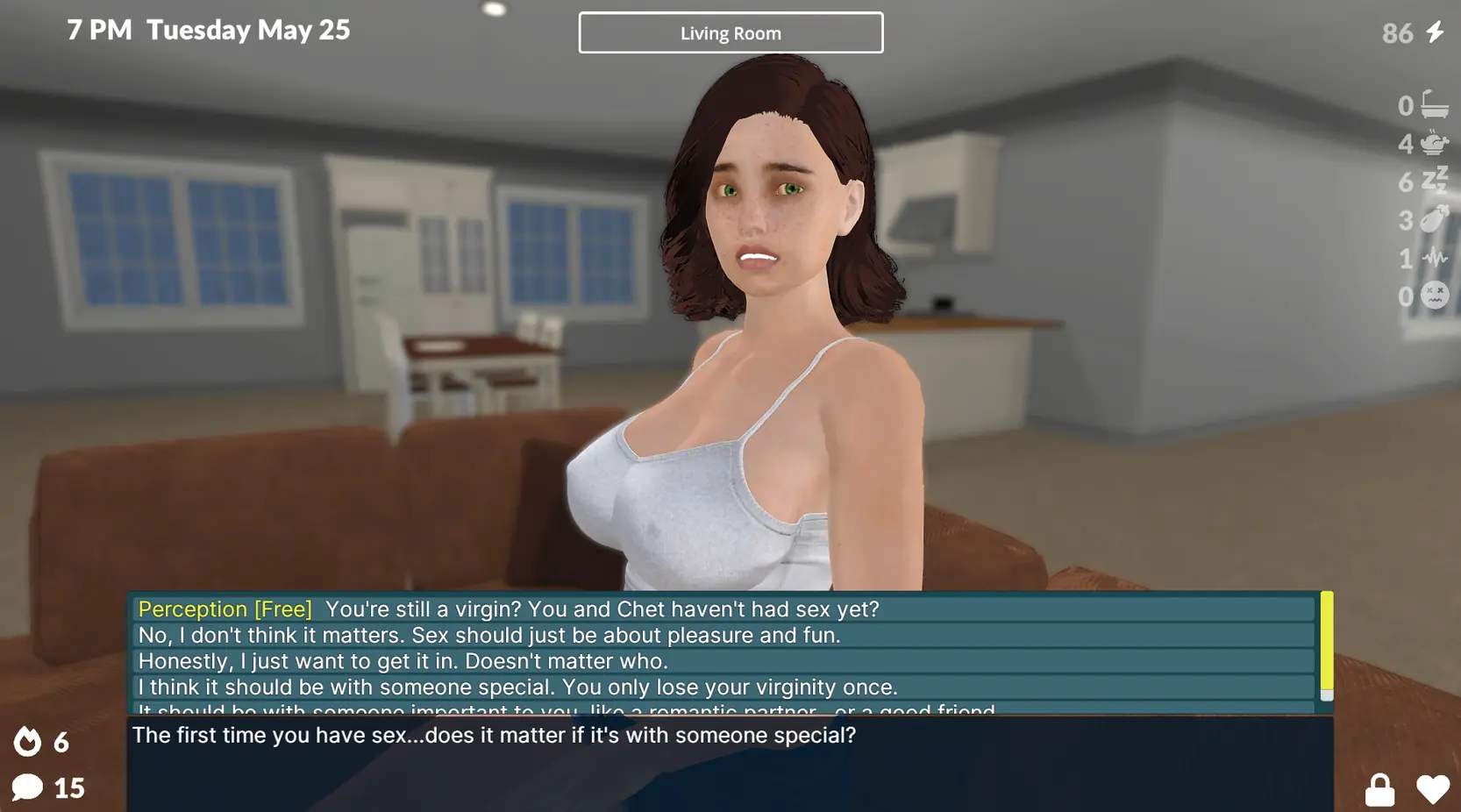Viewport: 1461px width, 812px height.
Task: Open the speech bubble conversation icon
Action: point(27,787)
